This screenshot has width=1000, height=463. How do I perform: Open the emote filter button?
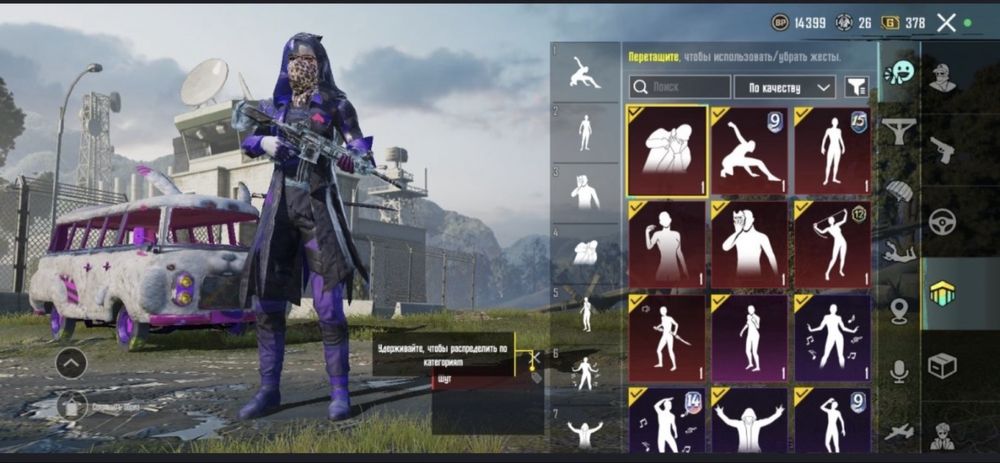(856, 87)
